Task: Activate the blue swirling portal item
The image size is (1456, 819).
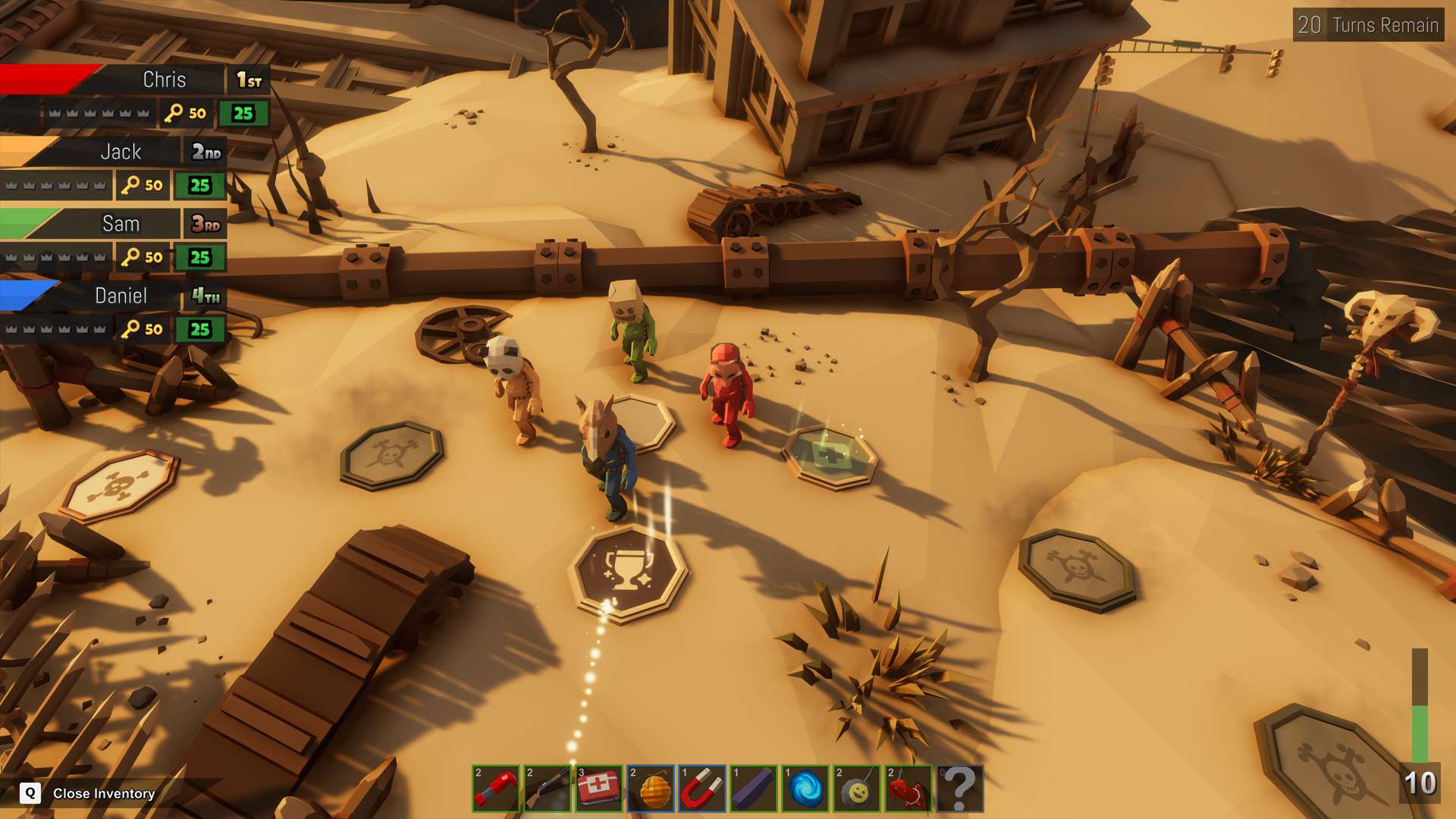Action: [x=805, y=789]
